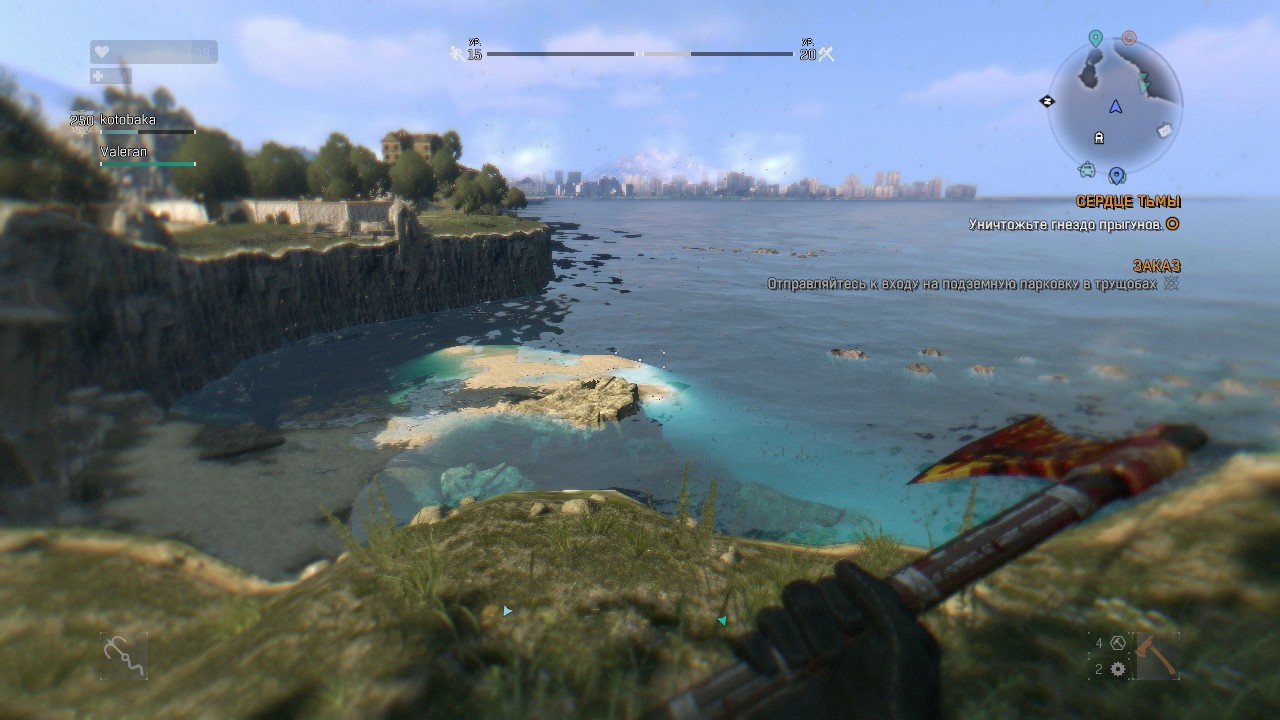Click the circular minimap
Screen dimensions: 1280x720
1115,105
